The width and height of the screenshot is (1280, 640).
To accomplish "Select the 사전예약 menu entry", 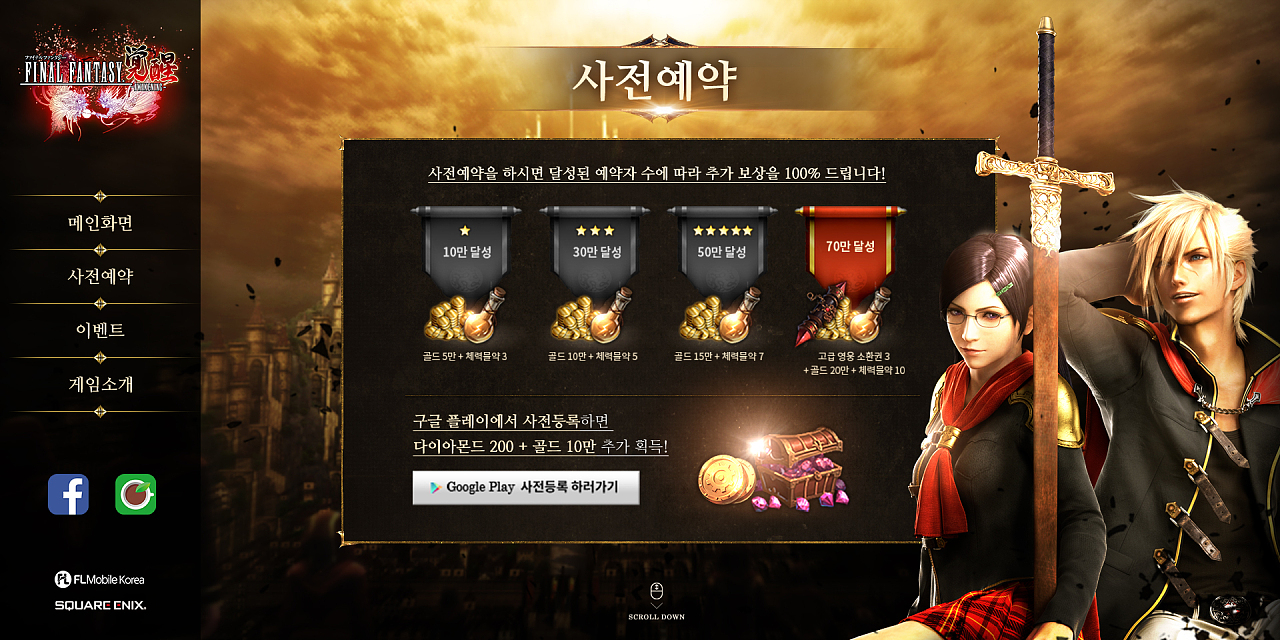I will point(100,277).
